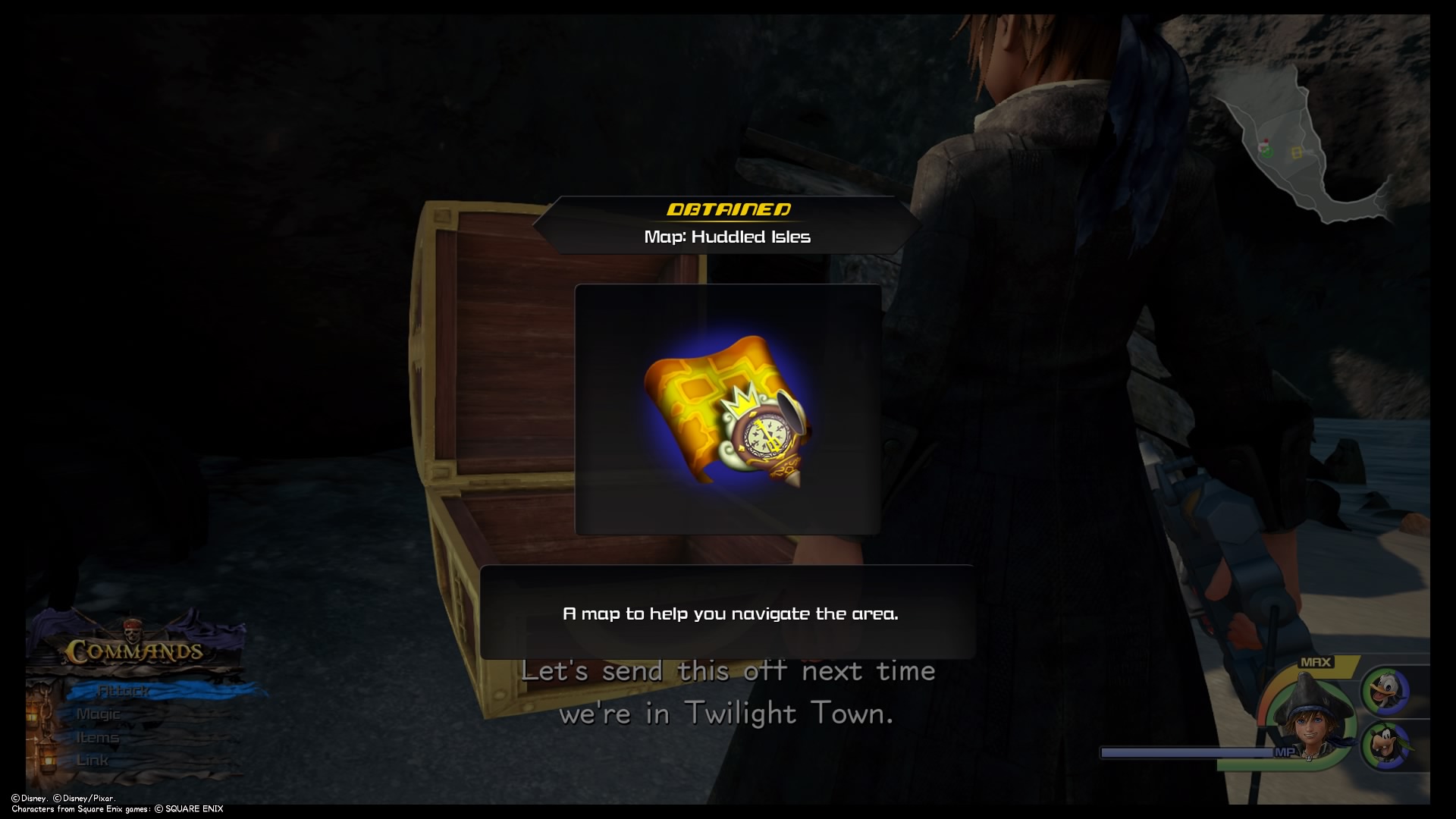Screen dimensions: 1456x819
Task: Click Sora's portrait in the HUD
Action: [1310, 722]
